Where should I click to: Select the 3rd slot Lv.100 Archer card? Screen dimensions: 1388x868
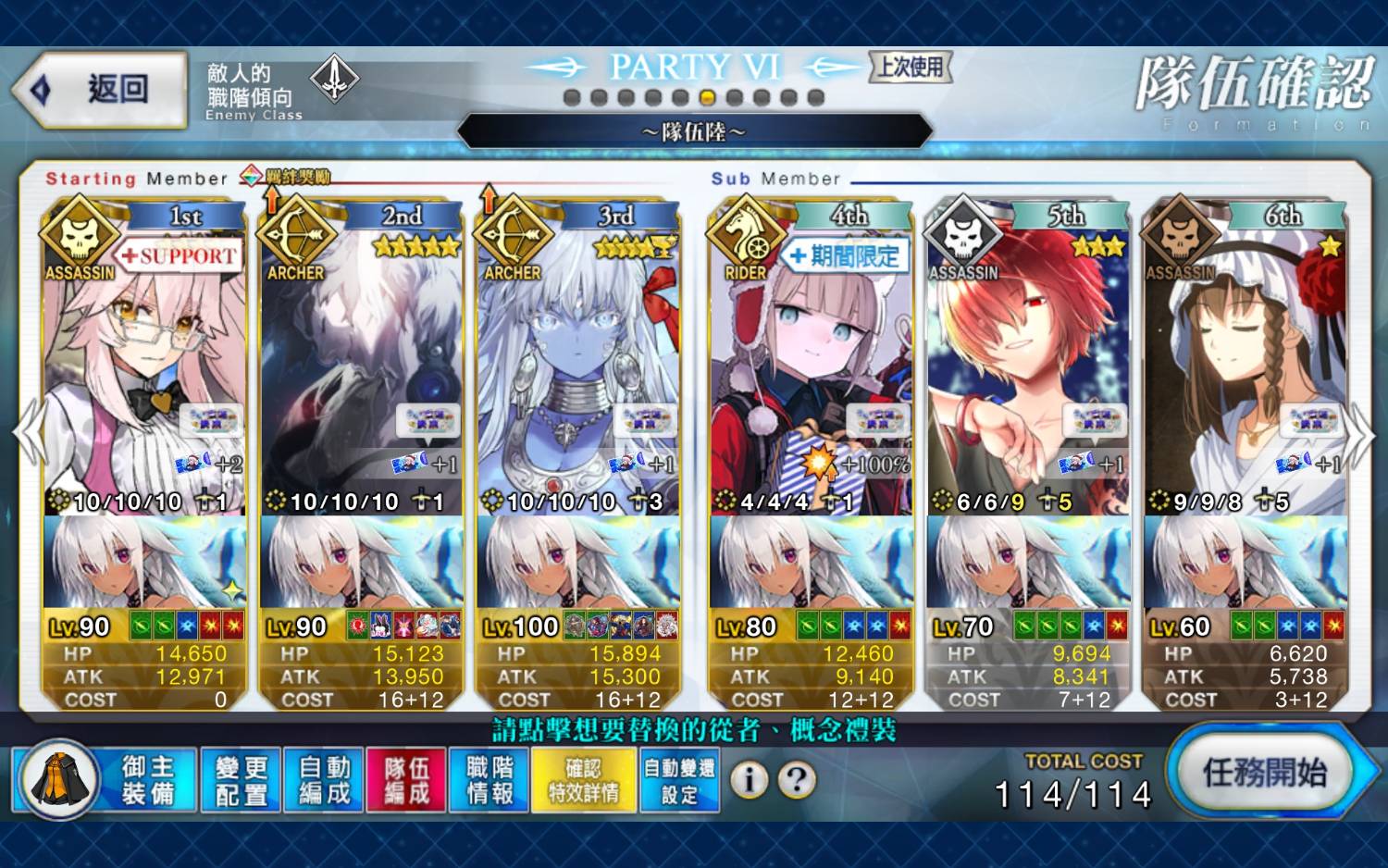coord(578,370)
